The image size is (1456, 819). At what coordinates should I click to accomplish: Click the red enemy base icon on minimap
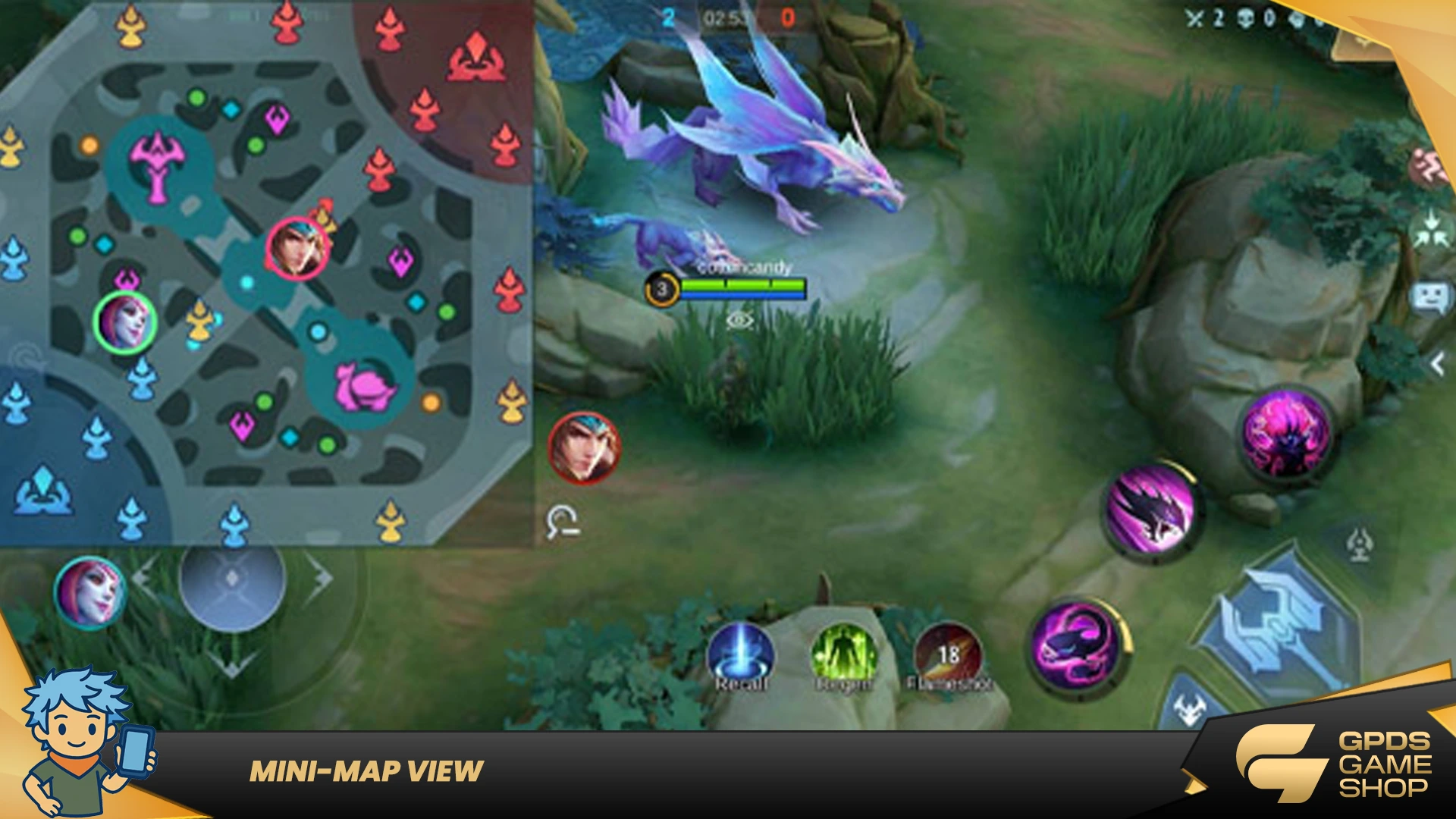[475, 58]
